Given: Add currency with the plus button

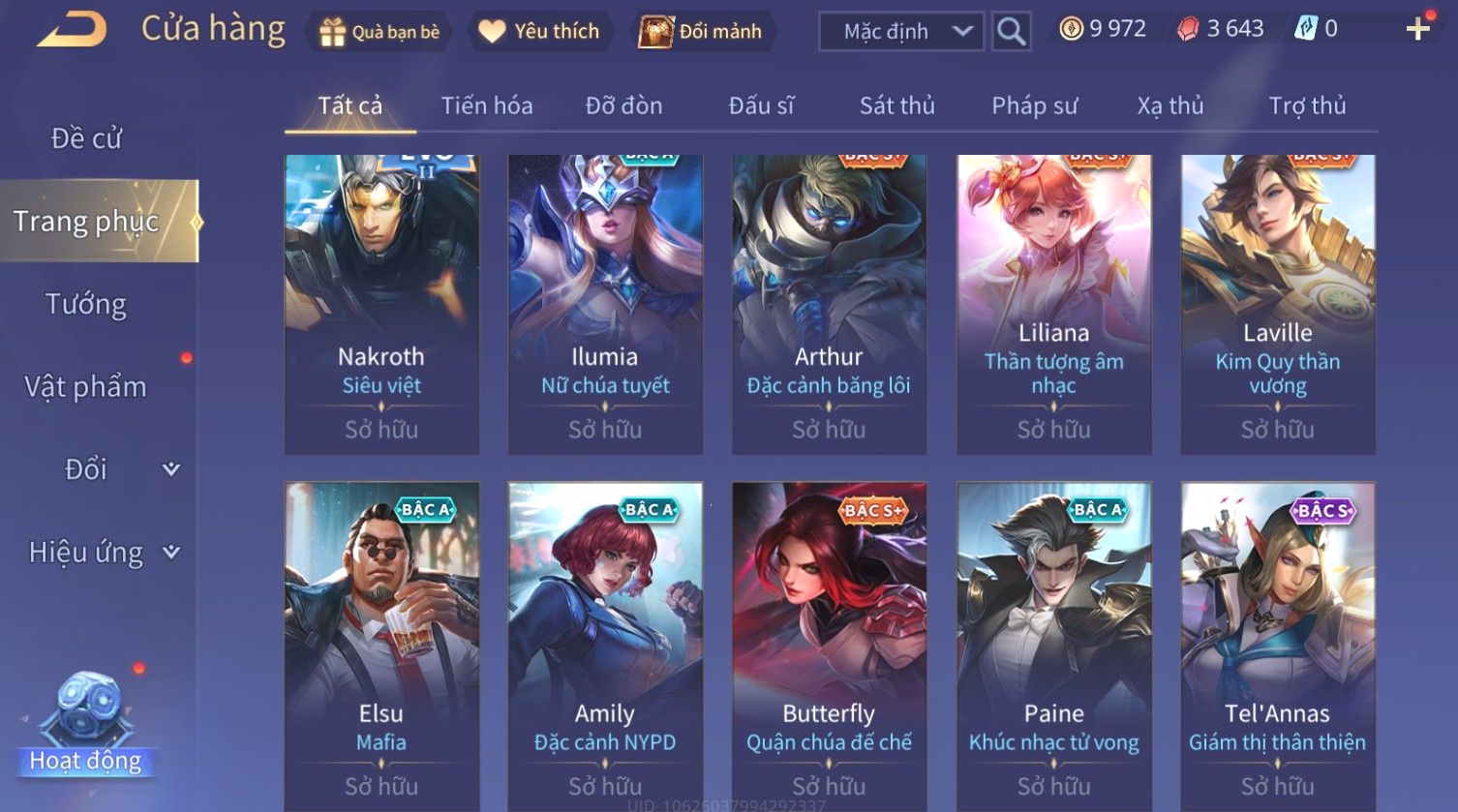Looking at the screenshot, I should click(x=1417, y=29).
